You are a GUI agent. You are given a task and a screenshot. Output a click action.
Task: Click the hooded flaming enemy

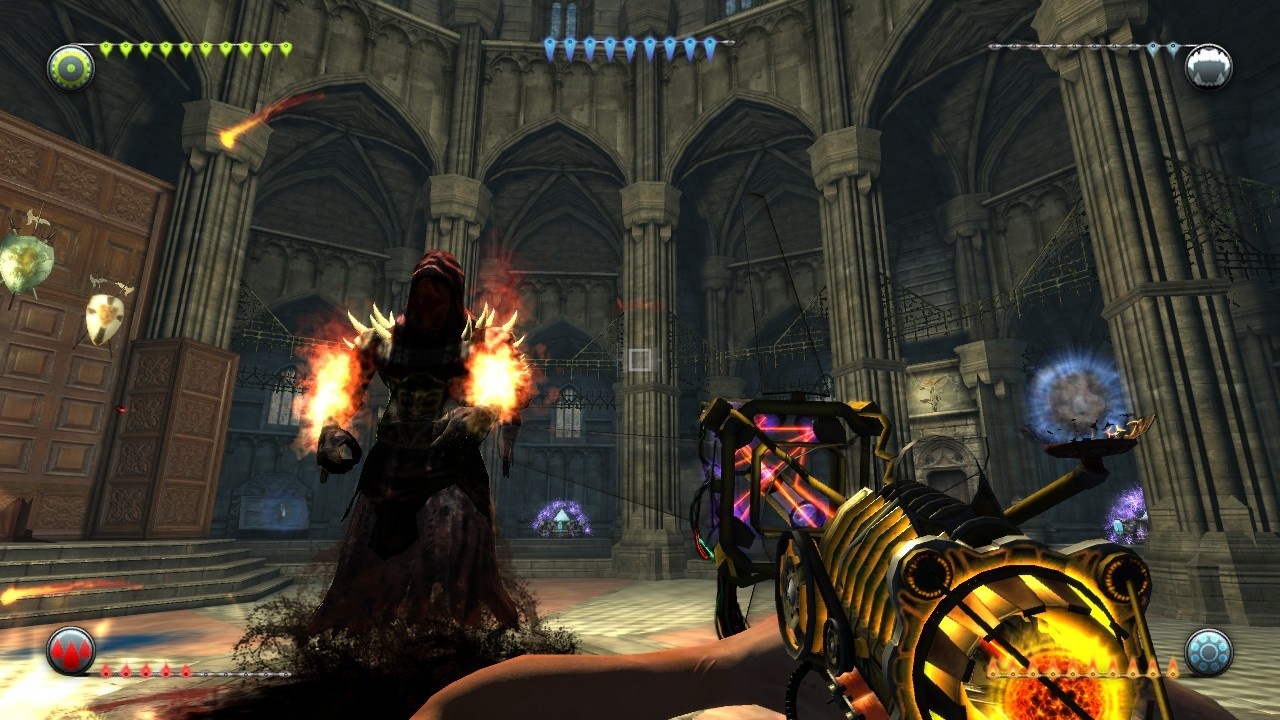click(x=420, y=400)
